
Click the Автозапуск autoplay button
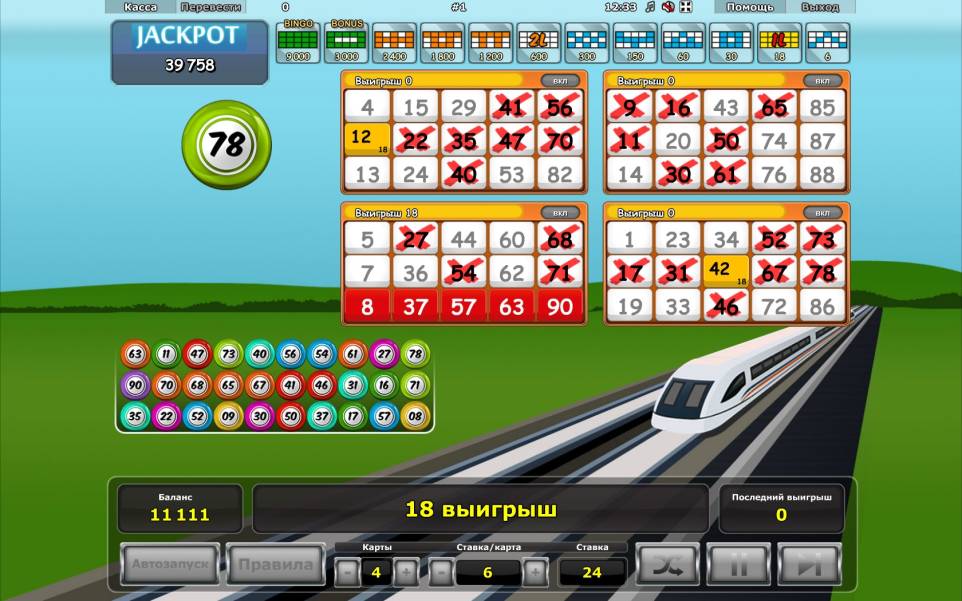tap(170, 565)
